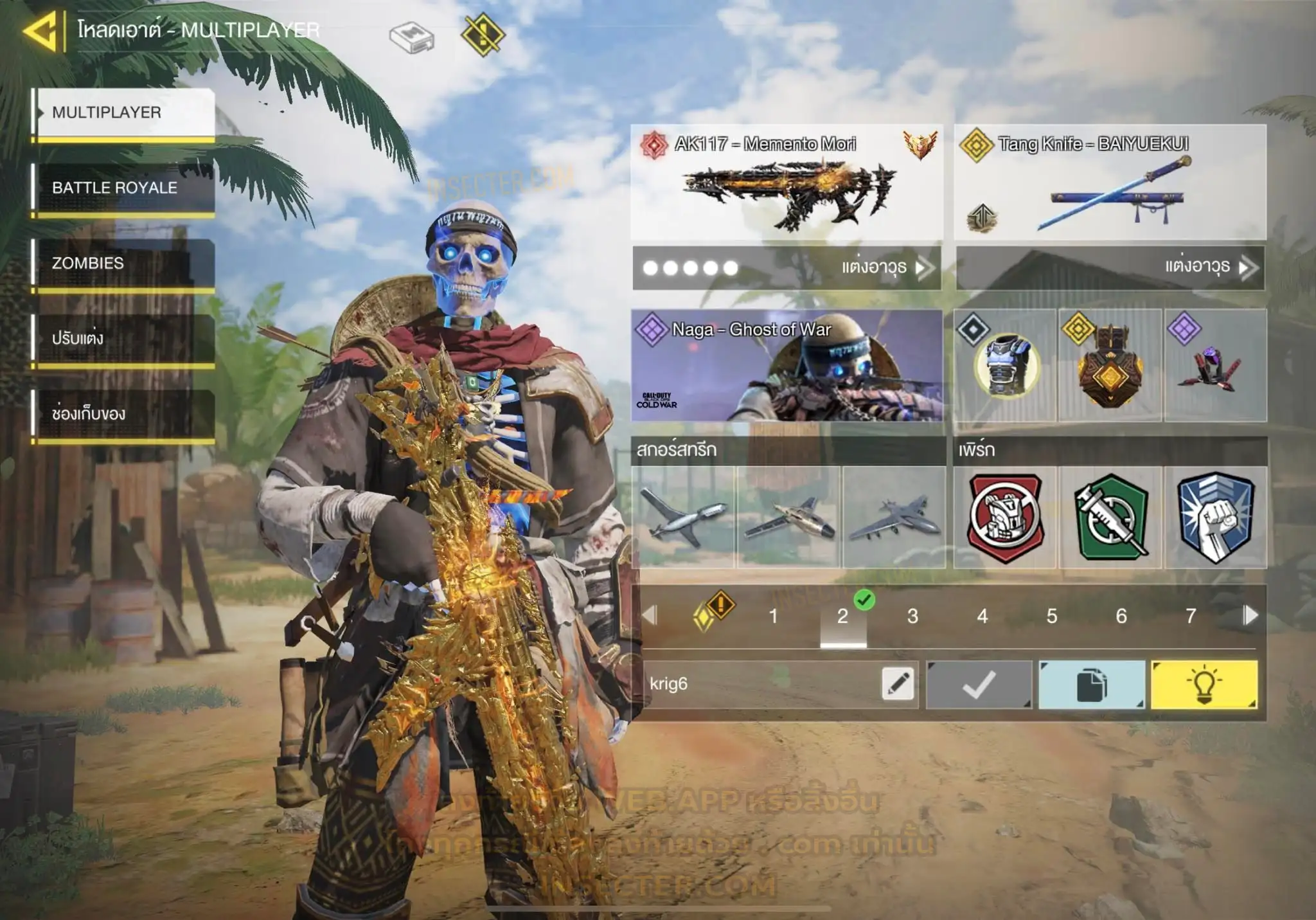Select the green syringe perk slot
Viewport: 1316px width, 920px height.
(1110, 517)
